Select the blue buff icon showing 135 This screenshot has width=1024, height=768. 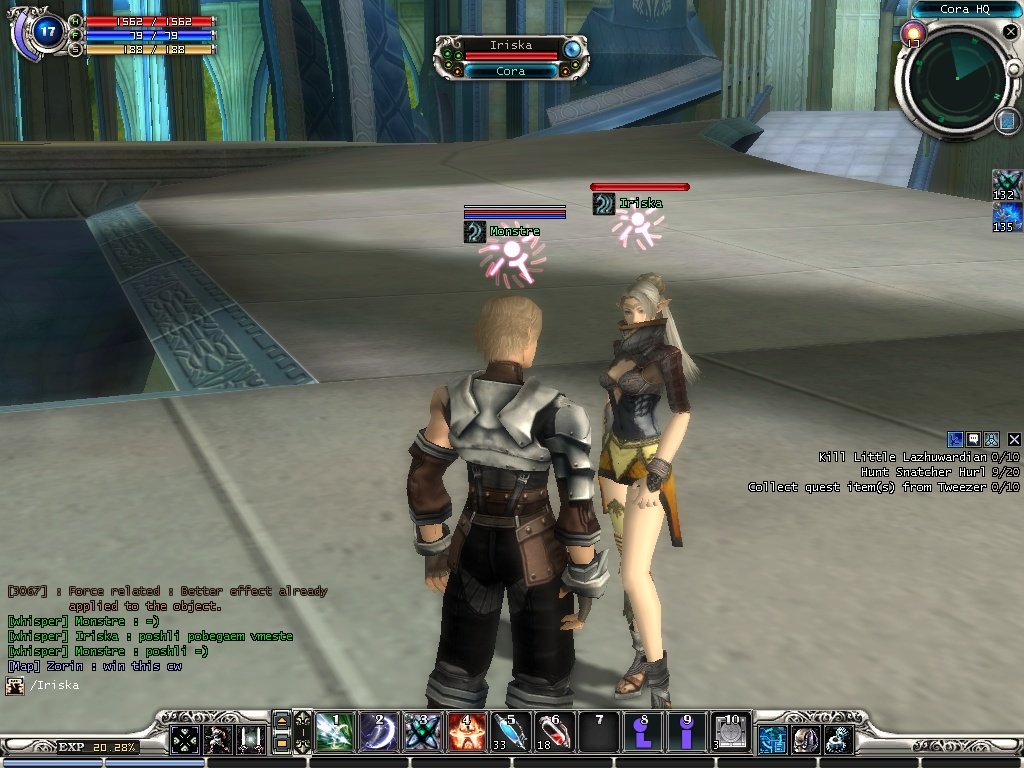click(1005, 217)
